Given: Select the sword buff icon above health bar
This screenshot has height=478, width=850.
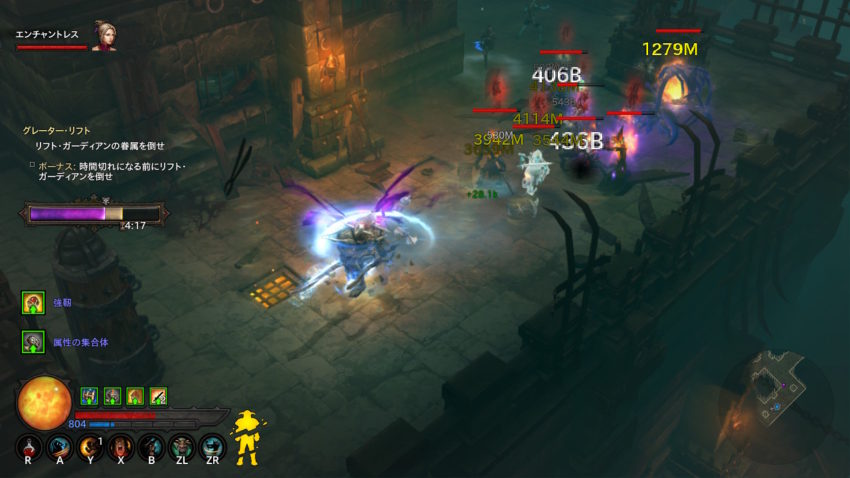Looking at the screenshot, I should coord(157,396).
